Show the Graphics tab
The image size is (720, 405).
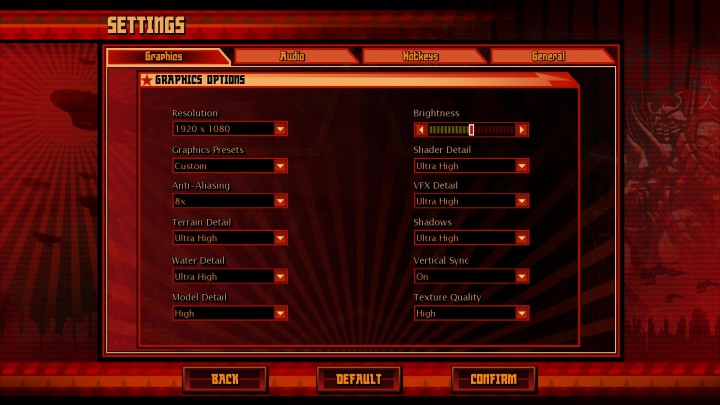pyautogui.click(x=163, y=56)
